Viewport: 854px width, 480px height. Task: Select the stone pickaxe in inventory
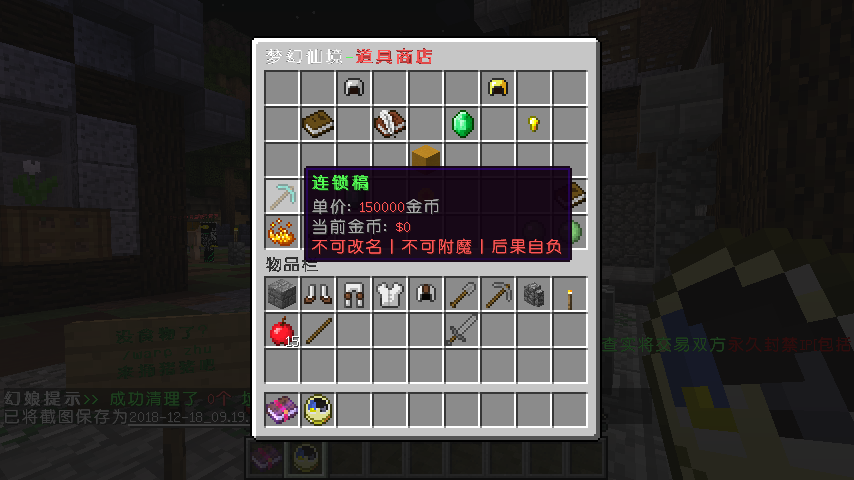498,295
